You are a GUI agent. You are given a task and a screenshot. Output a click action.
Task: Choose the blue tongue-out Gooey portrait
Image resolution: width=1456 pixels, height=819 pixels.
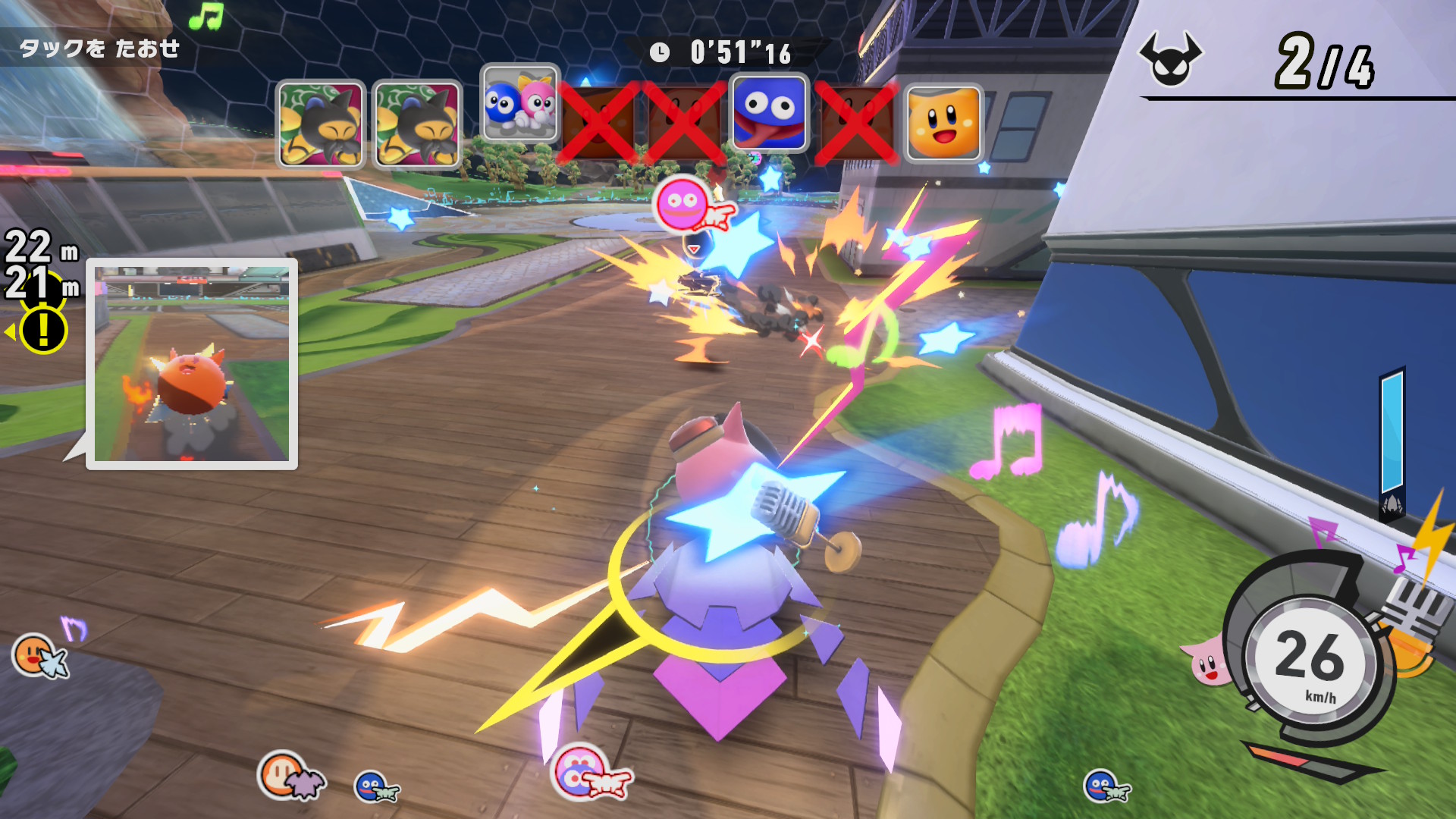[x=770, y=112]
